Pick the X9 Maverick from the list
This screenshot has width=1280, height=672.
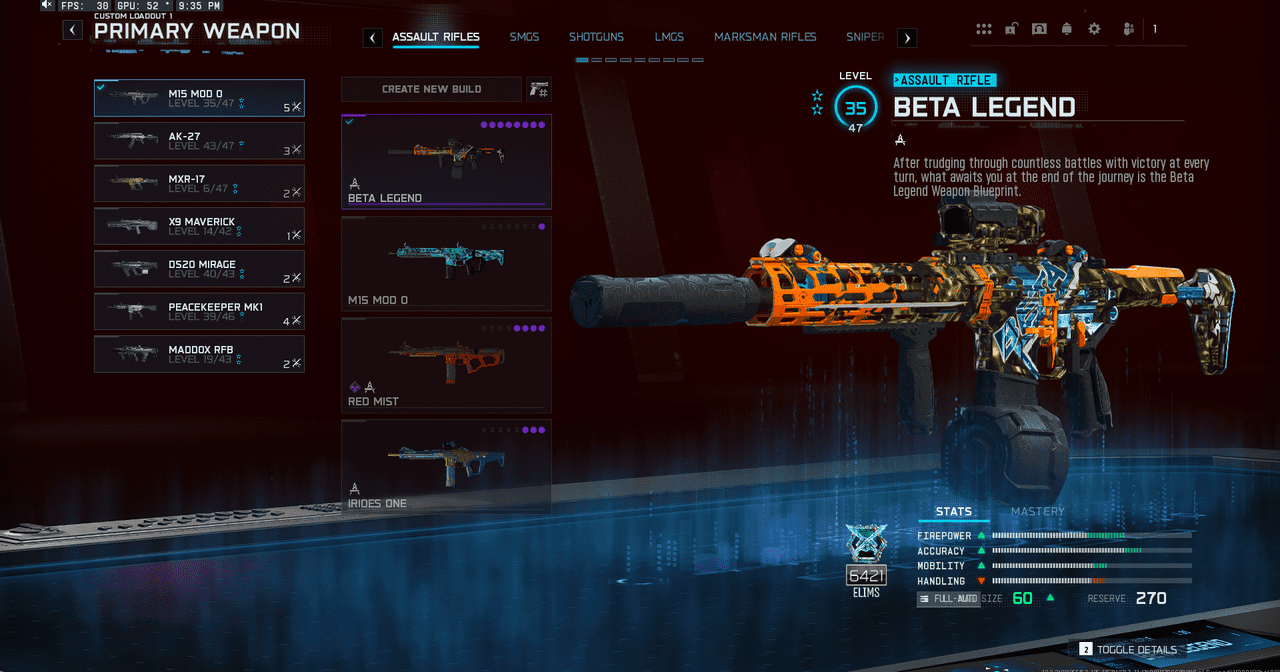(199, 226)
